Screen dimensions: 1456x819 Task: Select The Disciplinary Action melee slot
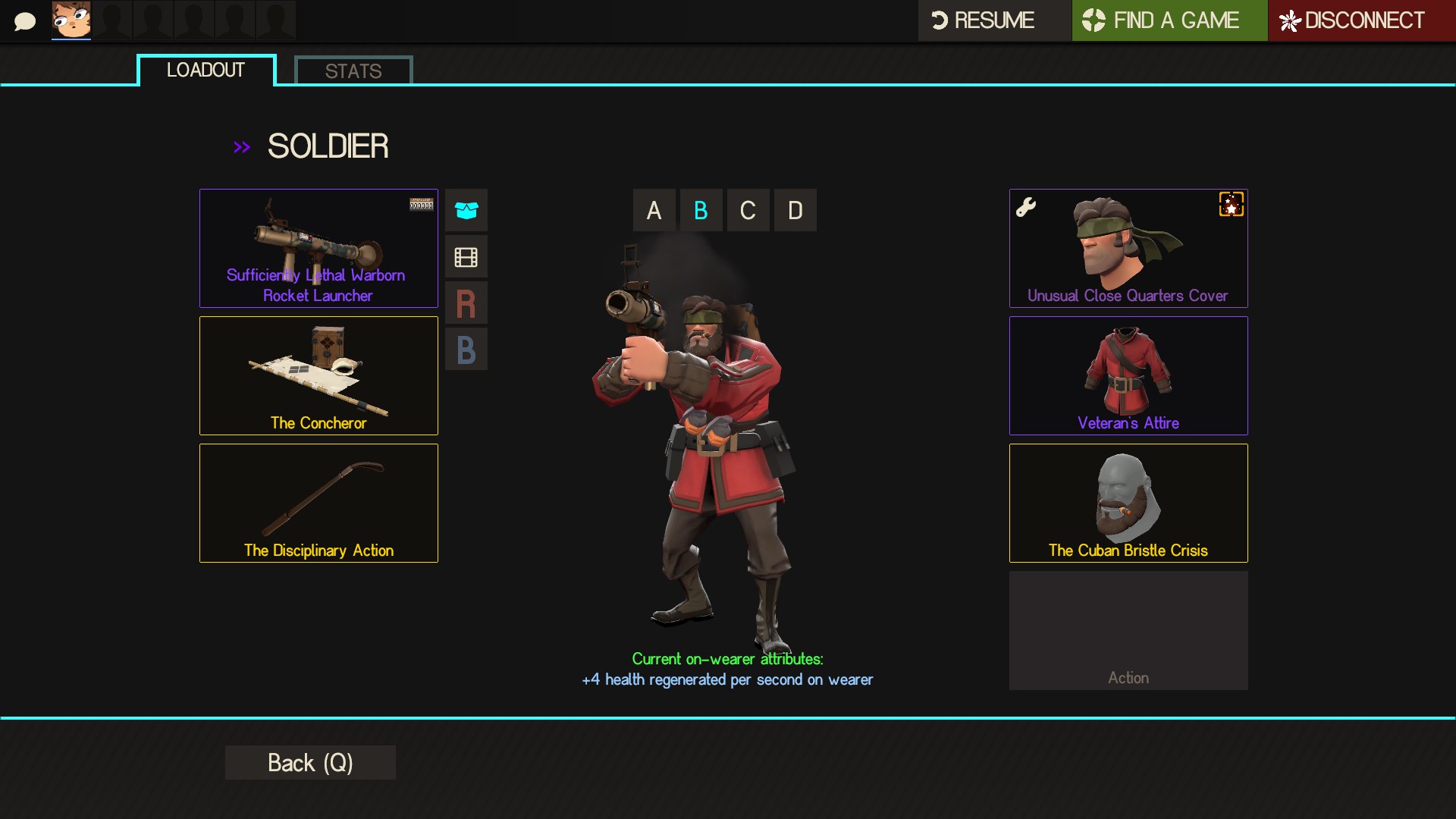click(x=318, y=503)
